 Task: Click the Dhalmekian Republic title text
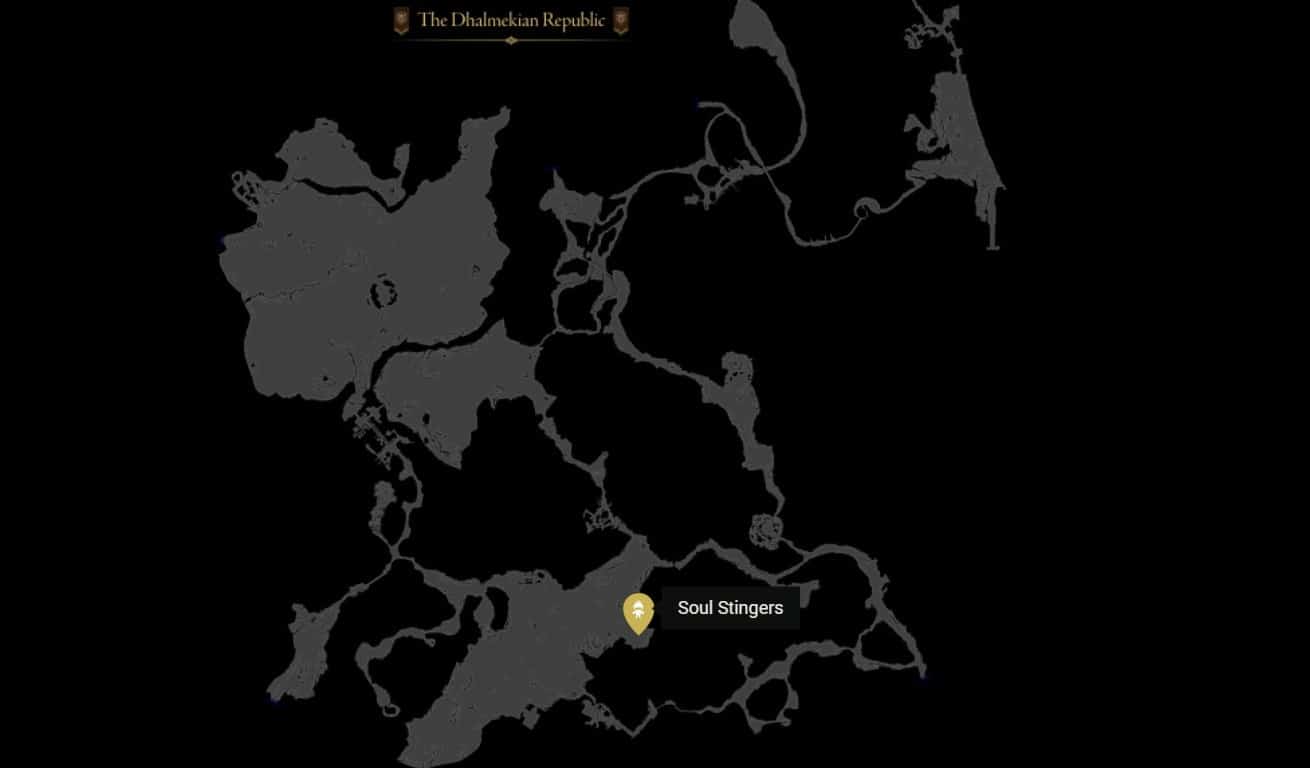pos(511,20)
